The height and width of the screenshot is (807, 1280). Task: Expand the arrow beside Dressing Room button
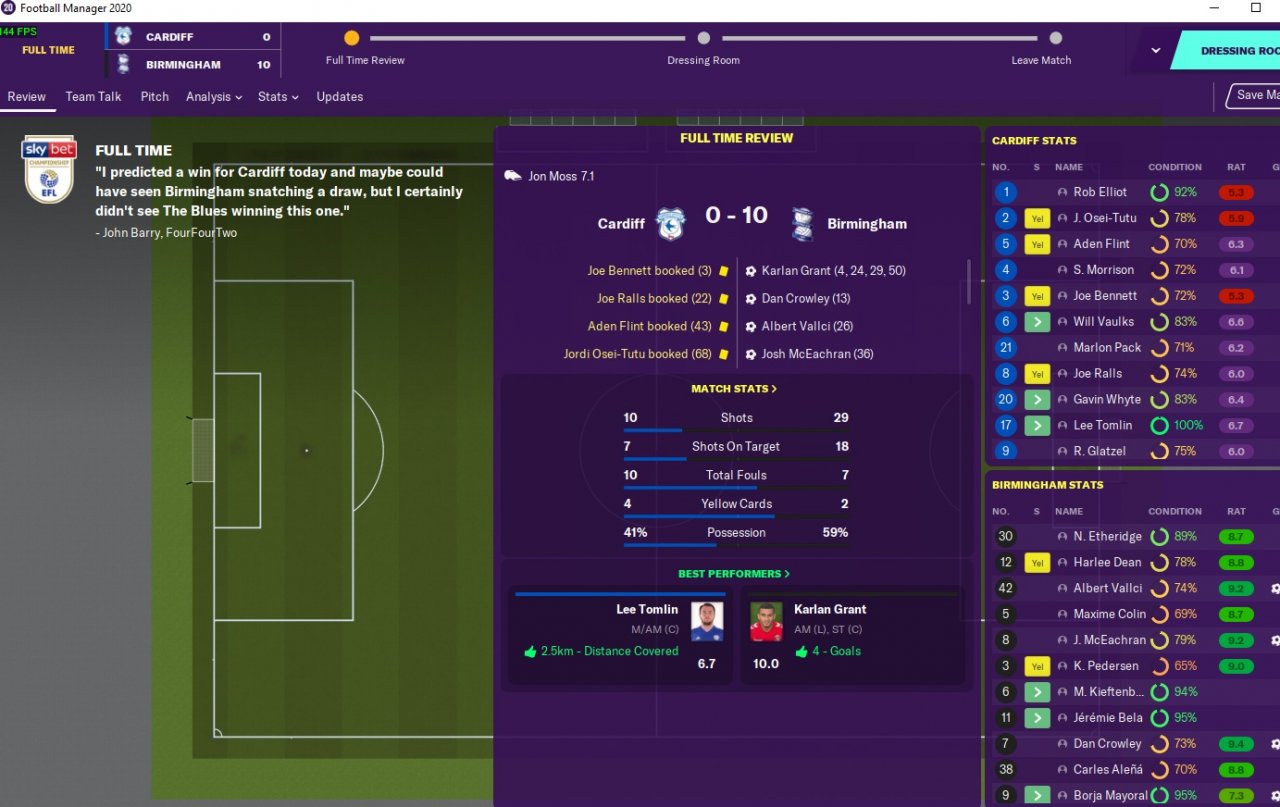(x=1156, y=51)
